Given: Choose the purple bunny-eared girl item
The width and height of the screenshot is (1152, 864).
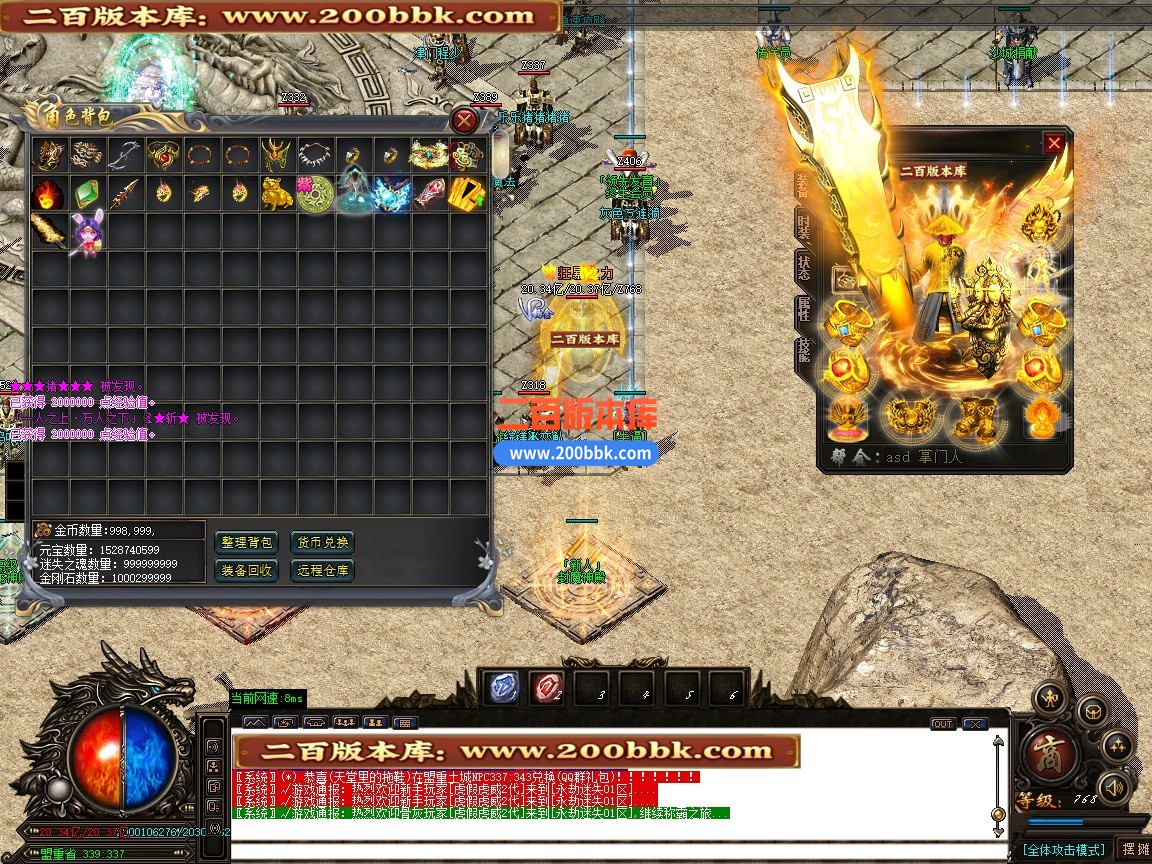Looking at the screenshot, I should click(87, 233).
